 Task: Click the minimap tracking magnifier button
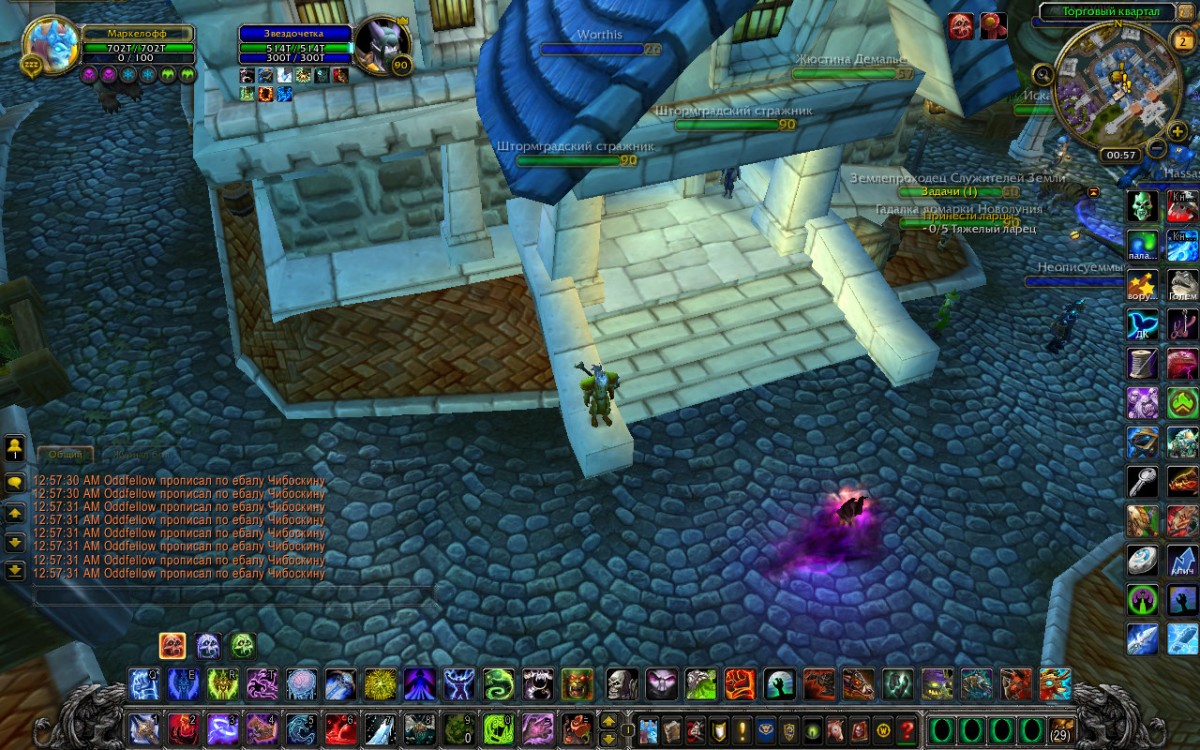point(1043,74)
